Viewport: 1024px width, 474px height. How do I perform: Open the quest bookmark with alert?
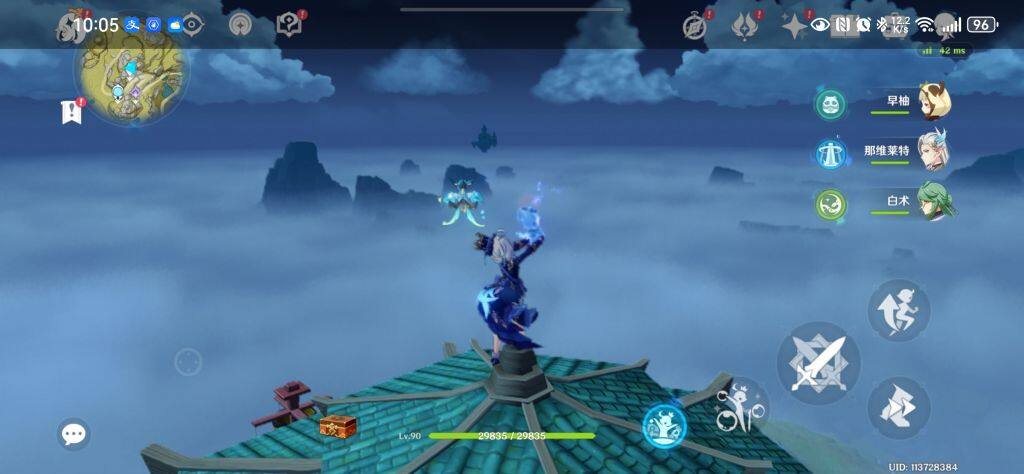coord(71,112)
